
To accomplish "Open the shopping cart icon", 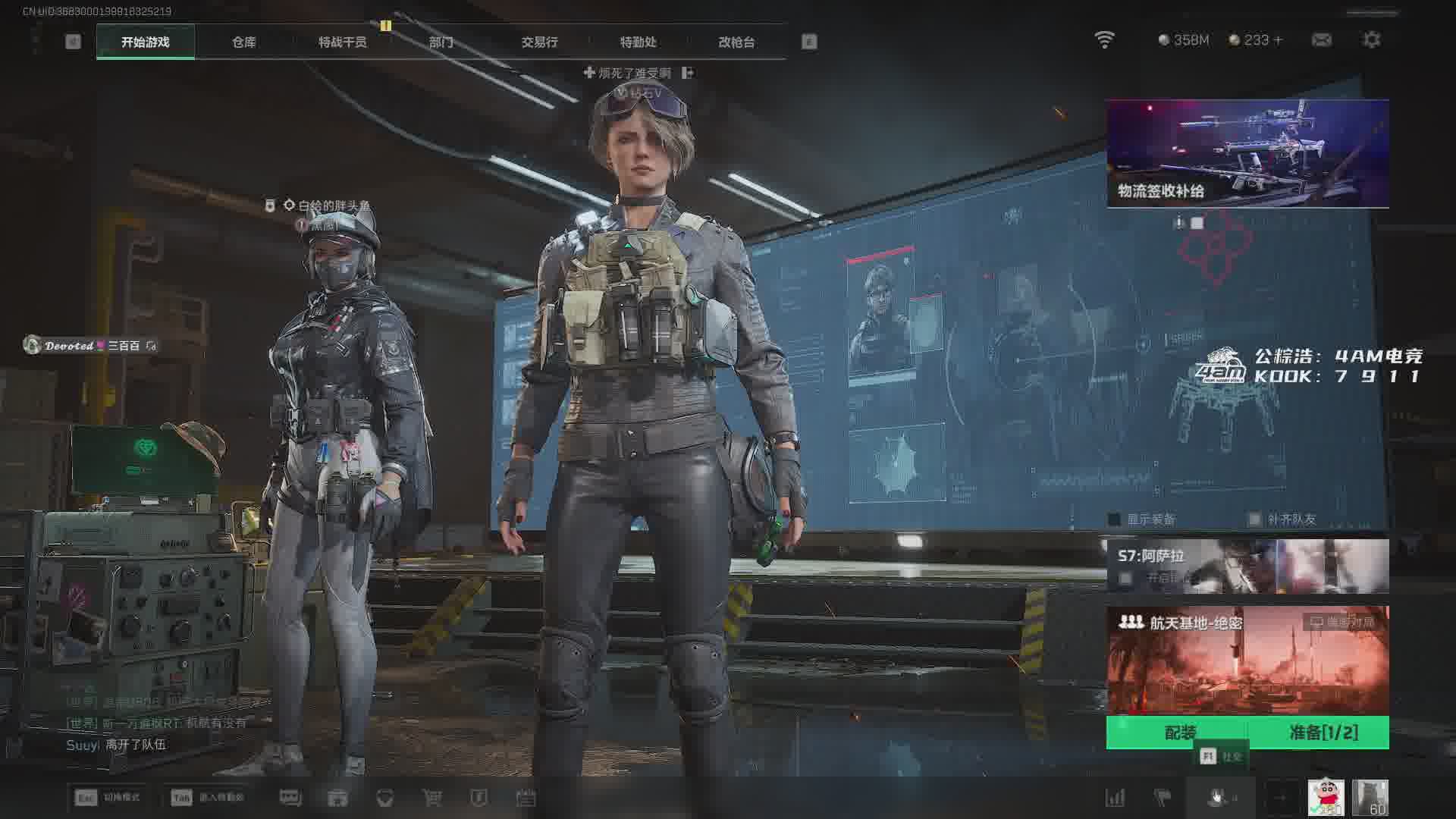I will click(x=431, y=798).
